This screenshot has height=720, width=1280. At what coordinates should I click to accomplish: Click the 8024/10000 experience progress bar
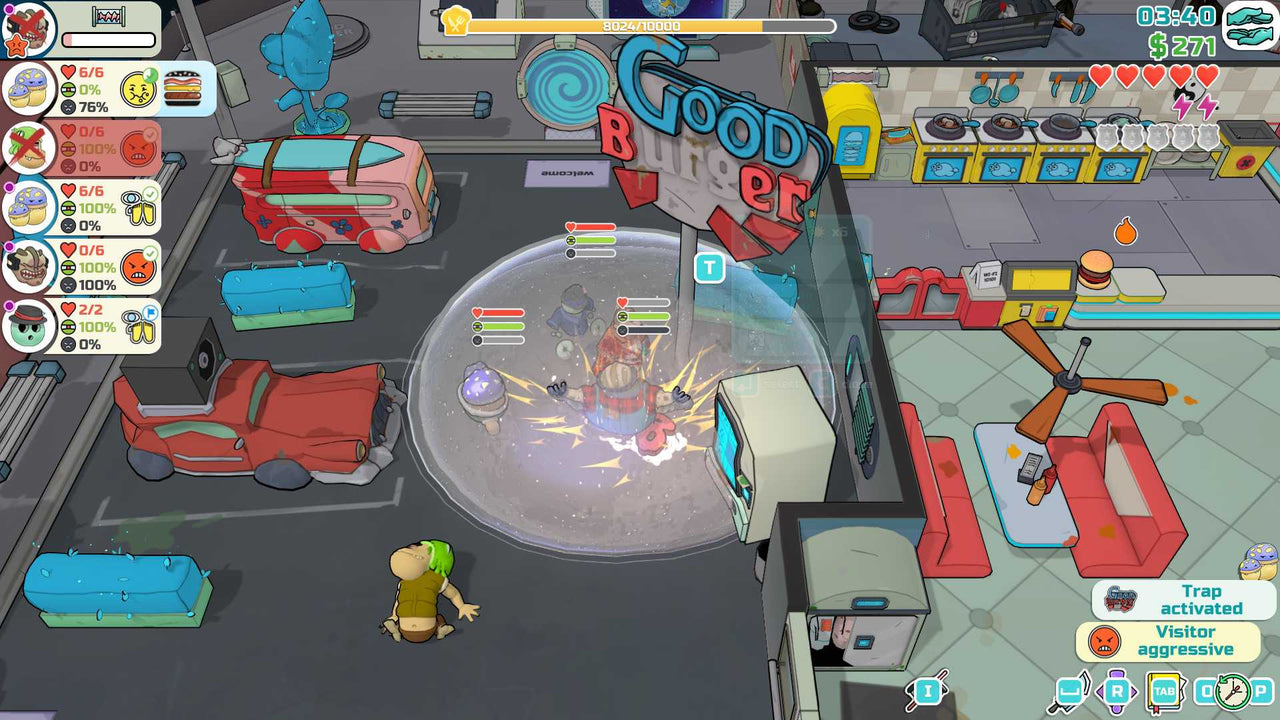coord(640,25)
